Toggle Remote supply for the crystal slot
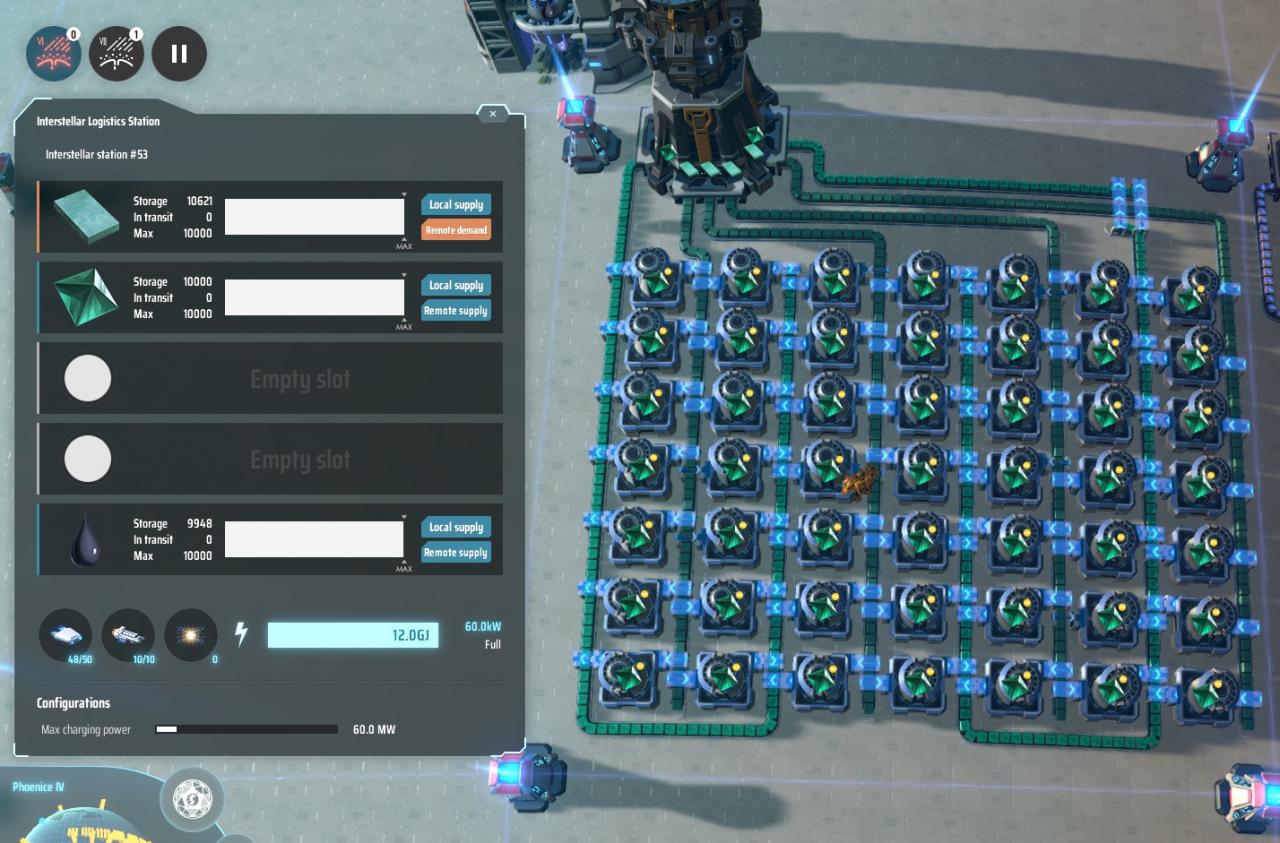1280x843 pixels. tap(456, 311)
